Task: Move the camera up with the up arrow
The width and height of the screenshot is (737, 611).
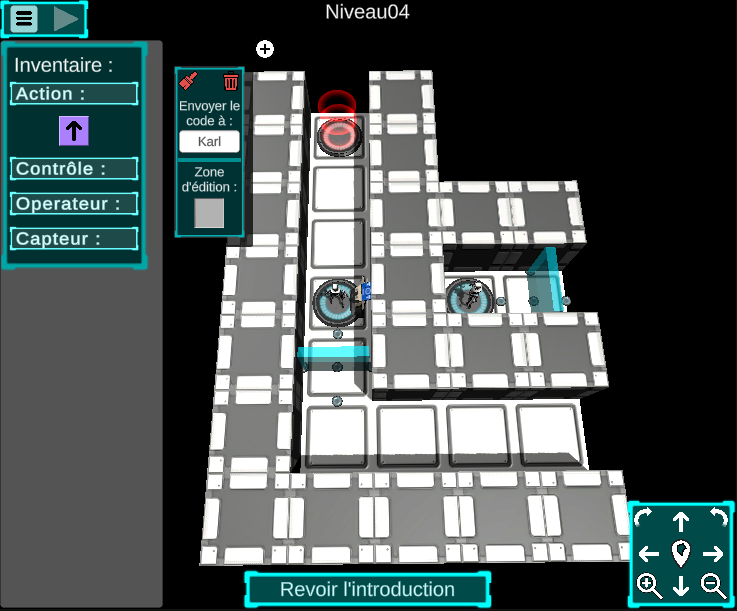Action: click(681, 521)
